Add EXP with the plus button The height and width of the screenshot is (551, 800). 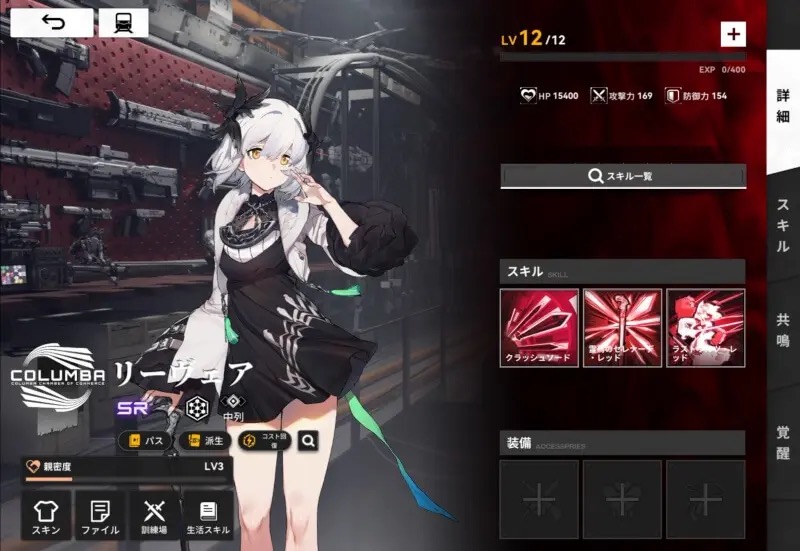[x=733, y=34]
